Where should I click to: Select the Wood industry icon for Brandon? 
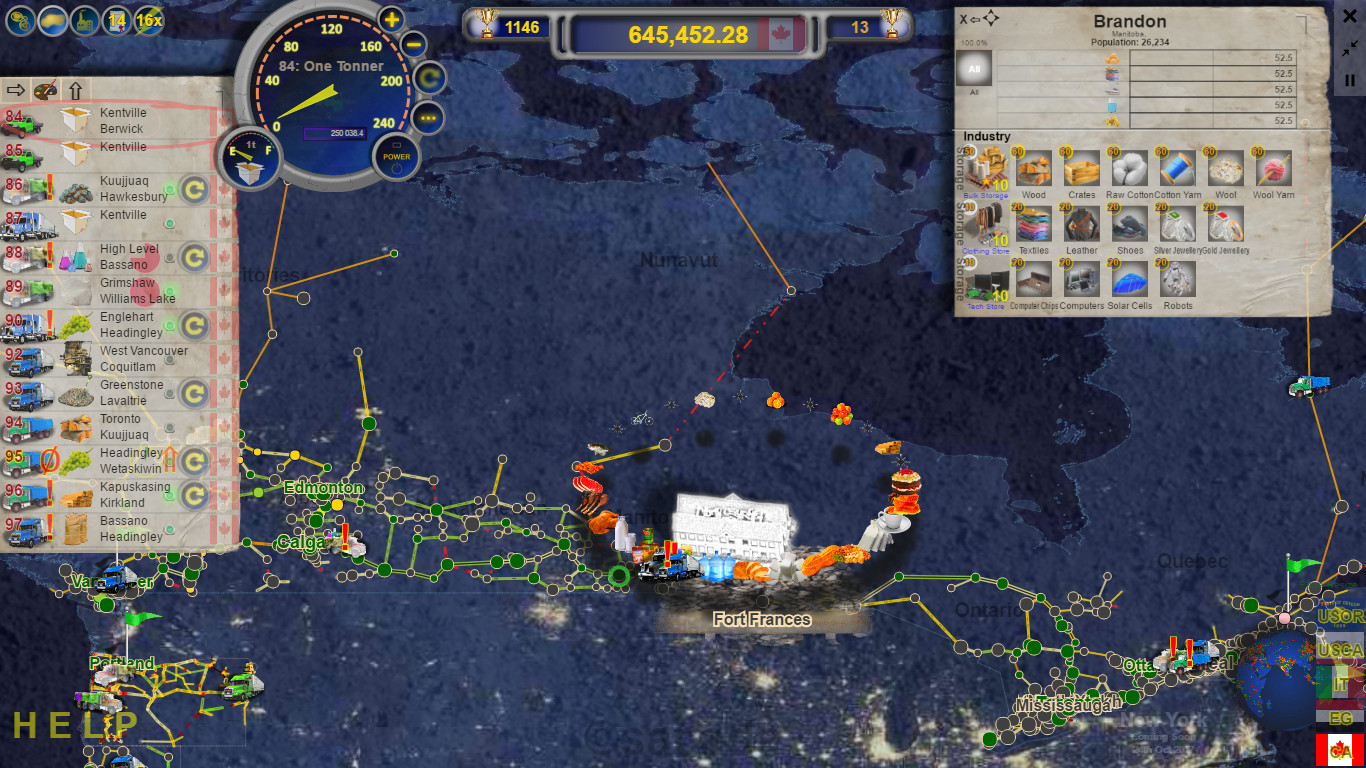pos(1033,170)
